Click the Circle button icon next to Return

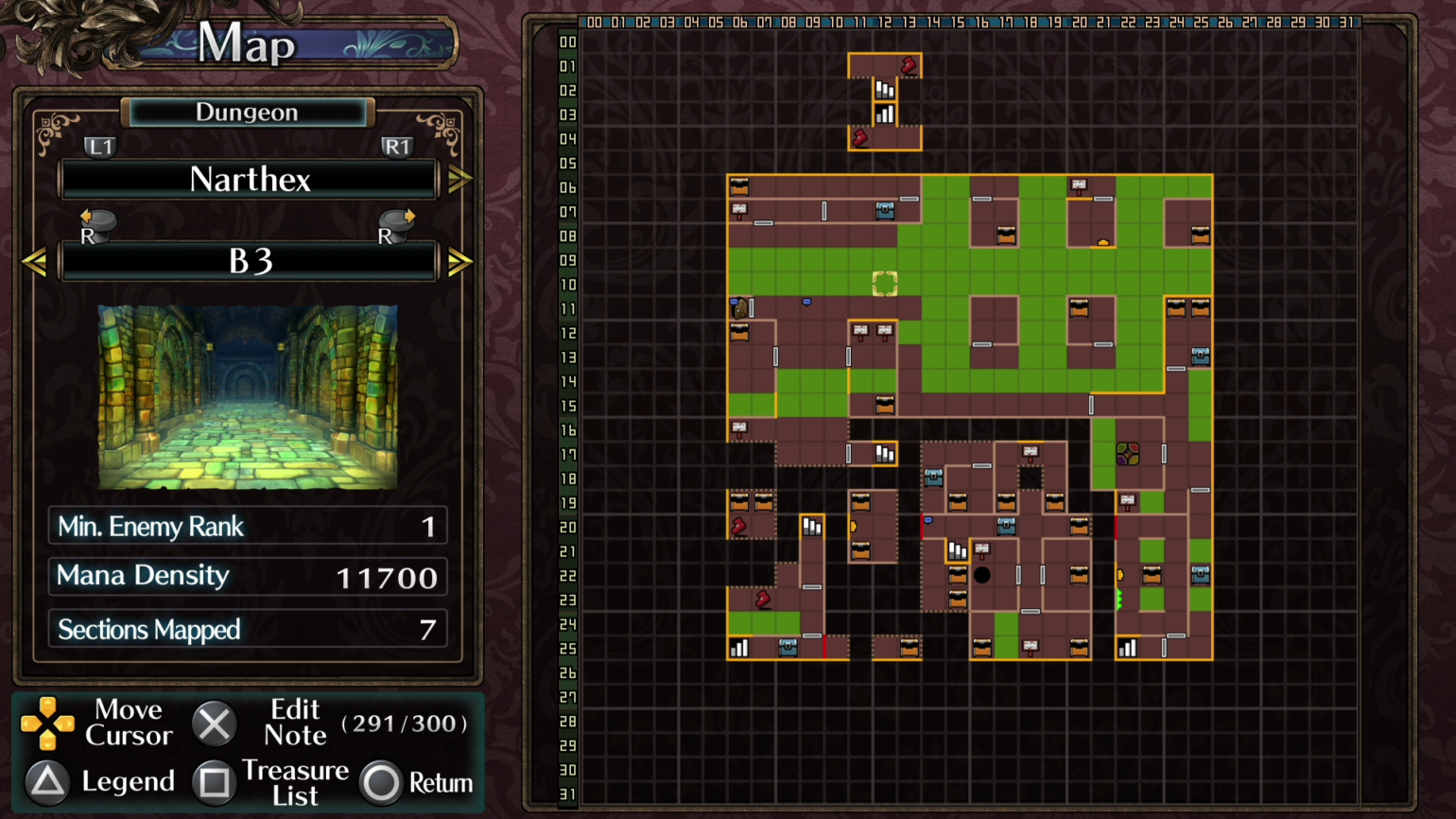pyautogui.click(x=383, y=783)
